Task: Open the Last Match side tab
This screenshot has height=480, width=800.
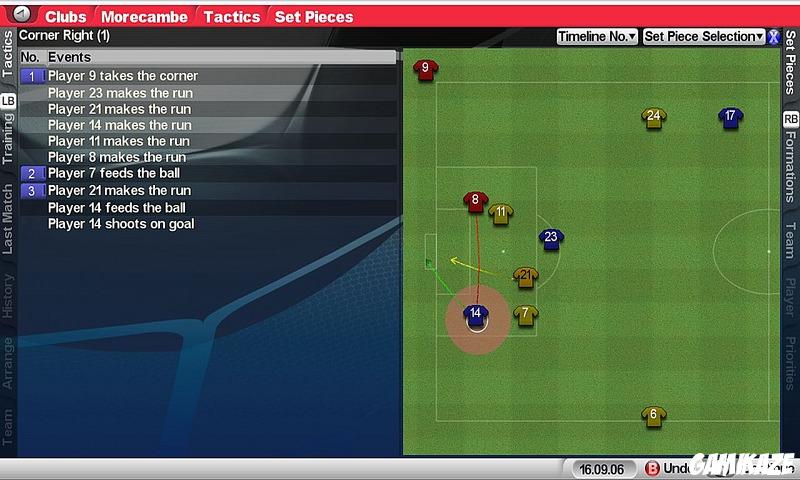Action: (x=8, y=217)
